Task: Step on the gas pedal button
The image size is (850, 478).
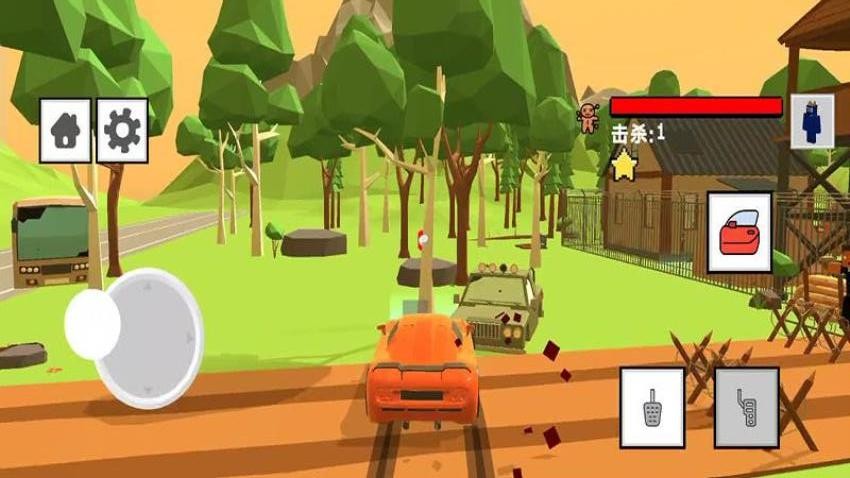Action: tap(652, 406)
